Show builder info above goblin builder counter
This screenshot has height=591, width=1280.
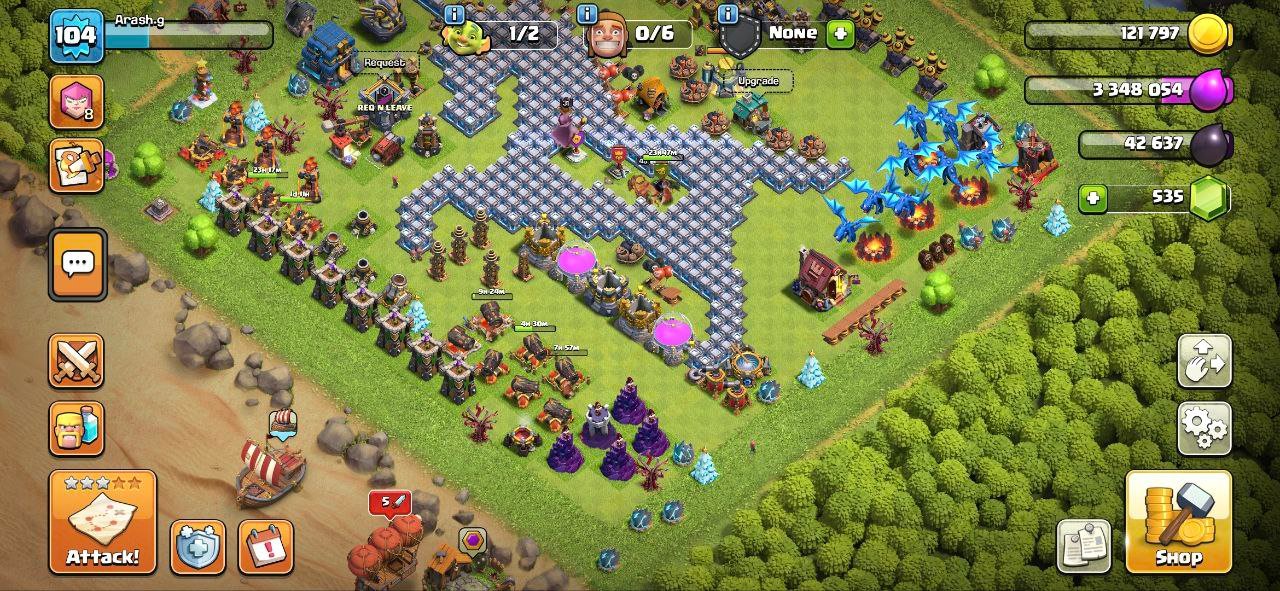pyautogui.click(x=454, y=14)
